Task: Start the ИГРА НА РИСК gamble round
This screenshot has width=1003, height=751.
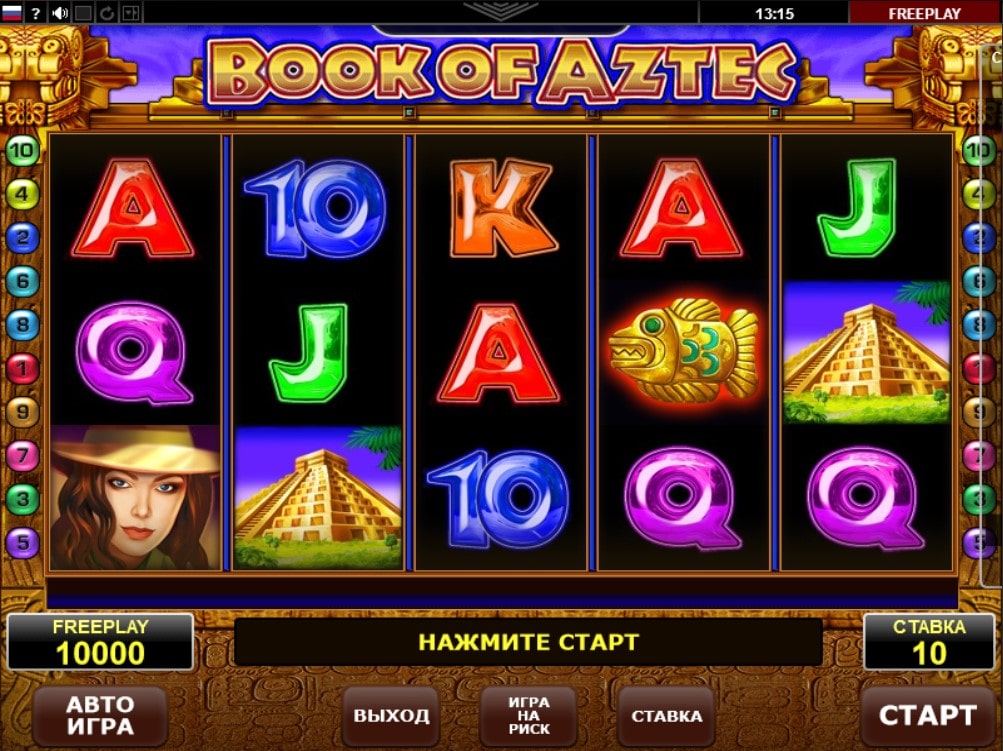Action: (529, 716)
